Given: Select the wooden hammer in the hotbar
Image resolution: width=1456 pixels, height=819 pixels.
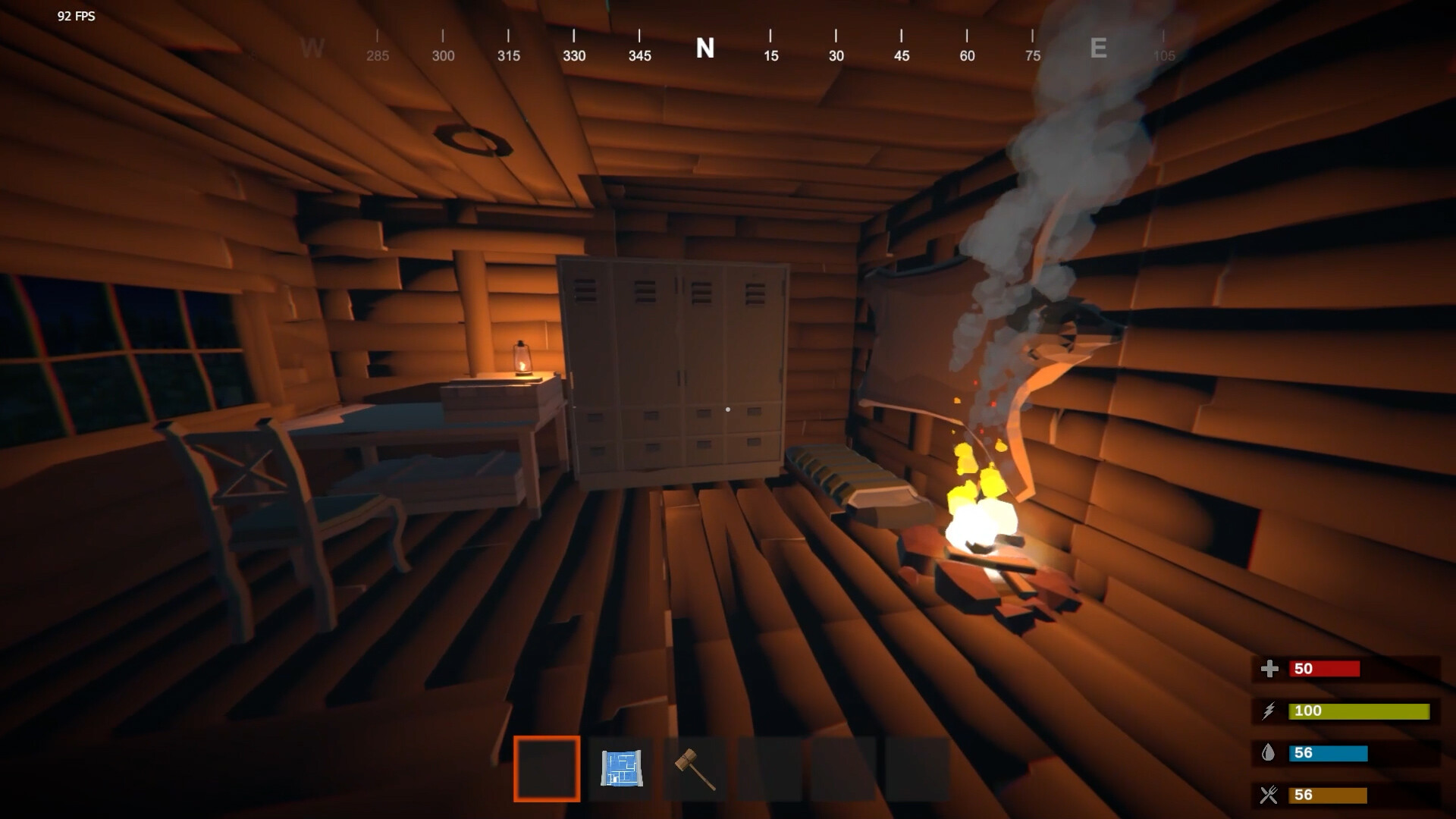Looking at the screenshot, I should tap(694, 768).
